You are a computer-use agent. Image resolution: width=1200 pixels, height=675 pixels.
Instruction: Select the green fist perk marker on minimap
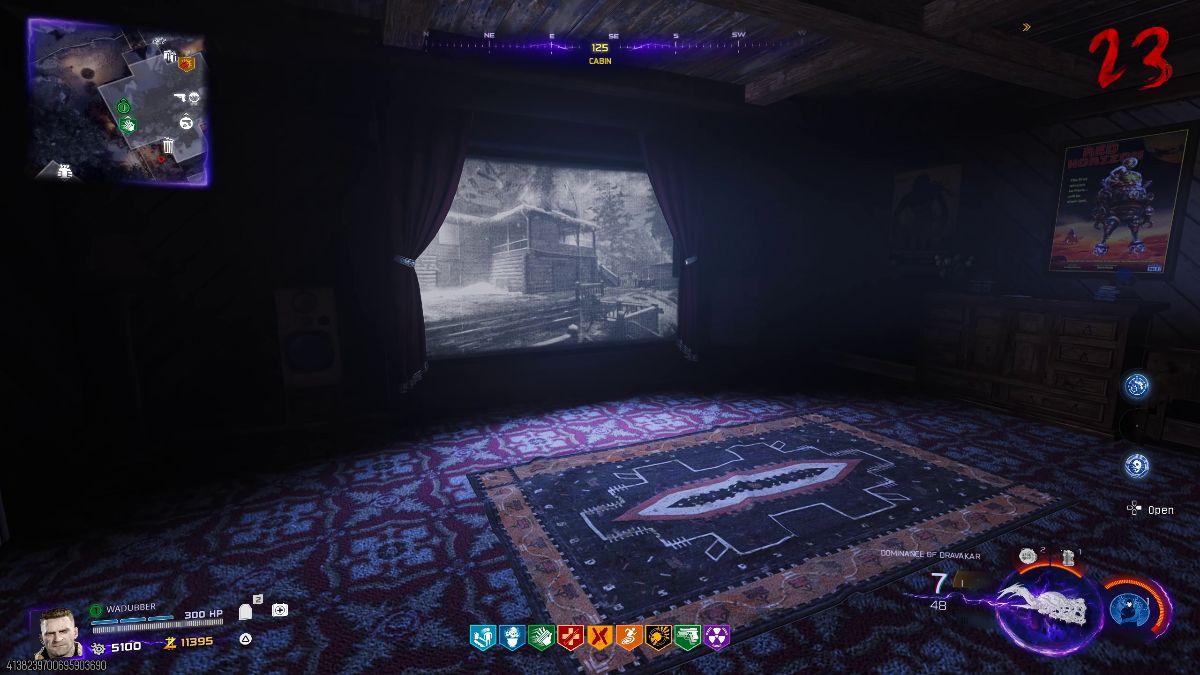128,124
